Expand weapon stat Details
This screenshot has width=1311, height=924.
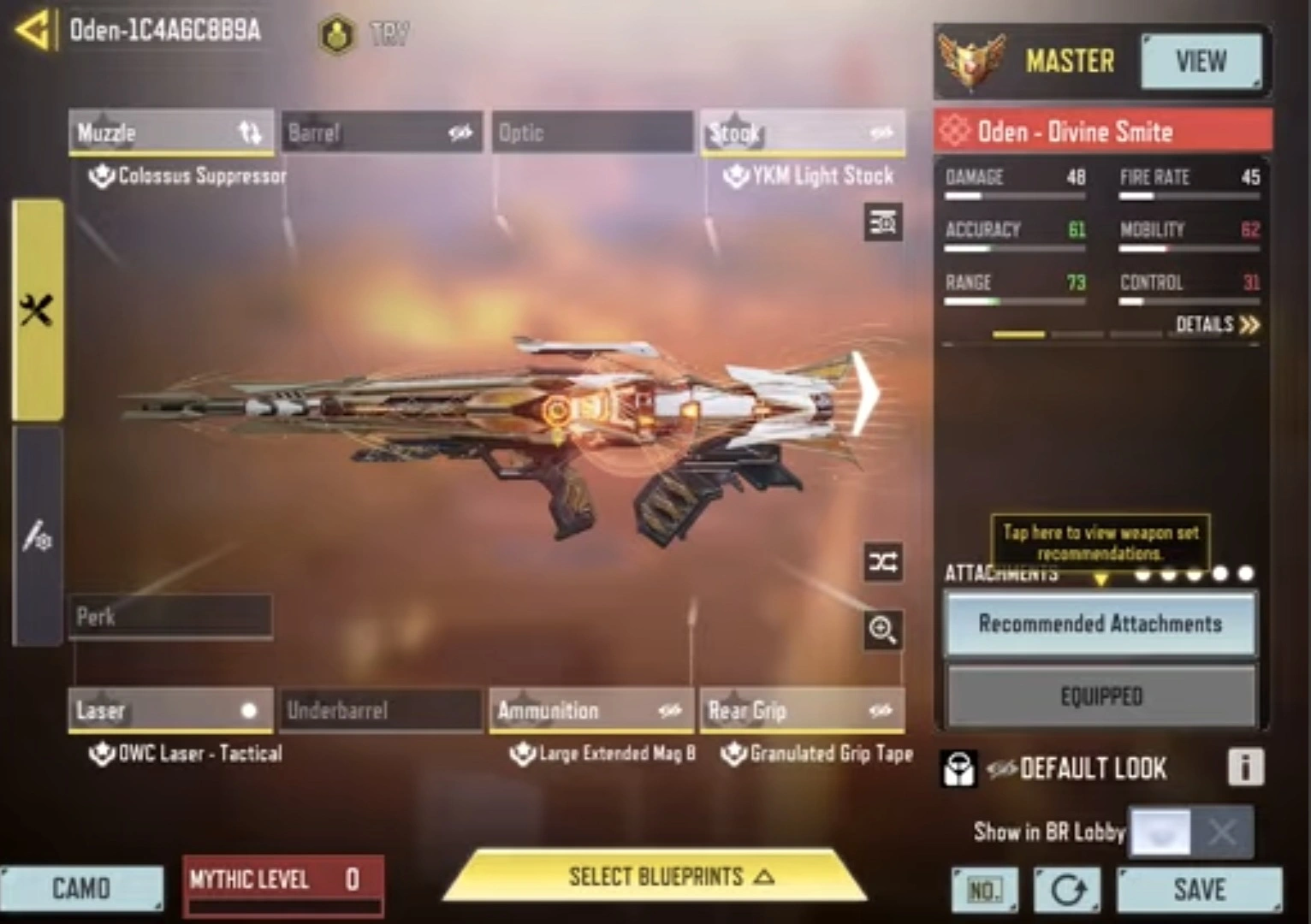coord(1217,324)
